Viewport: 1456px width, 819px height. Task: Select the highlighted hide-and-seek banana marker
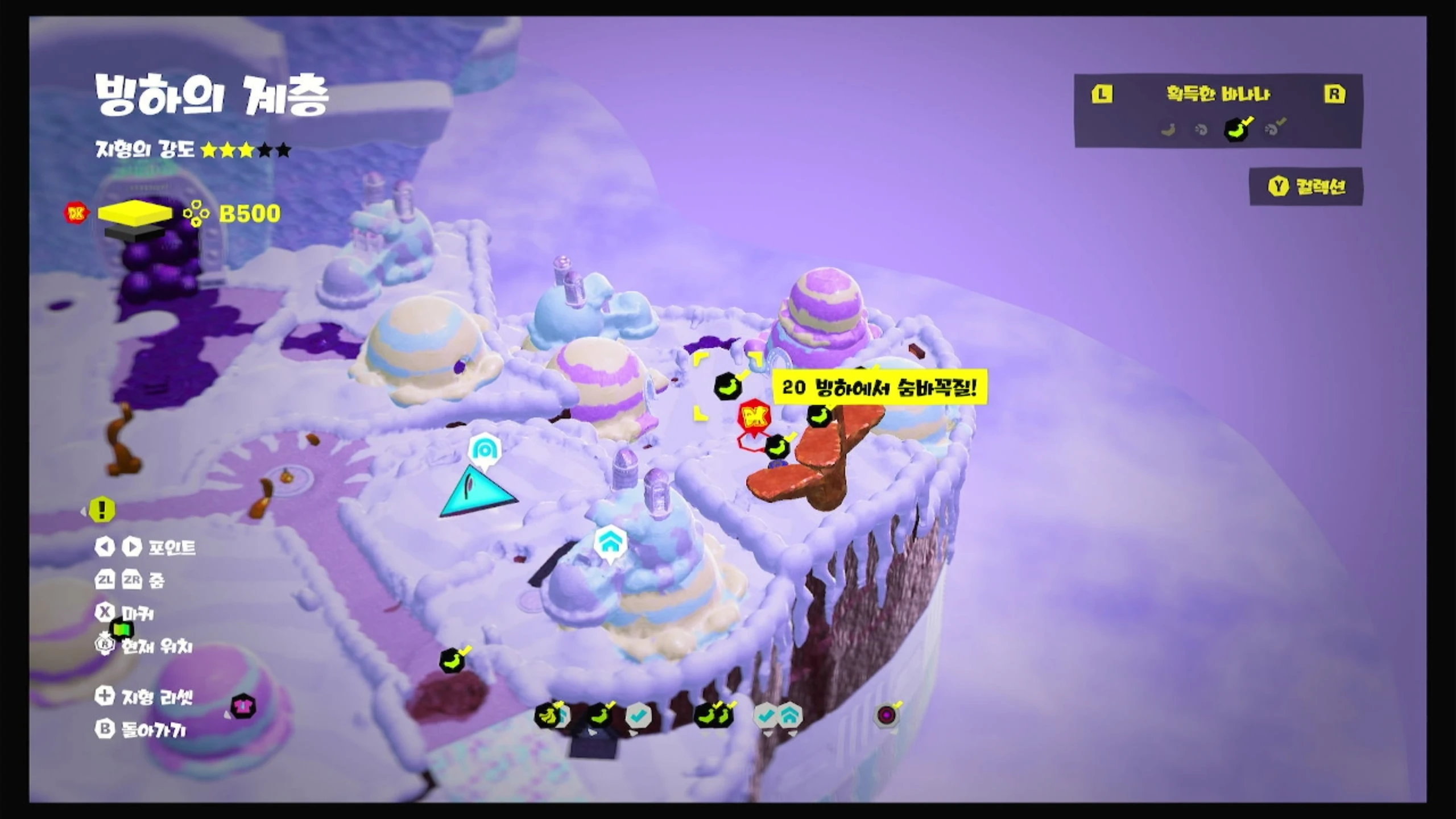coord(727,387)
